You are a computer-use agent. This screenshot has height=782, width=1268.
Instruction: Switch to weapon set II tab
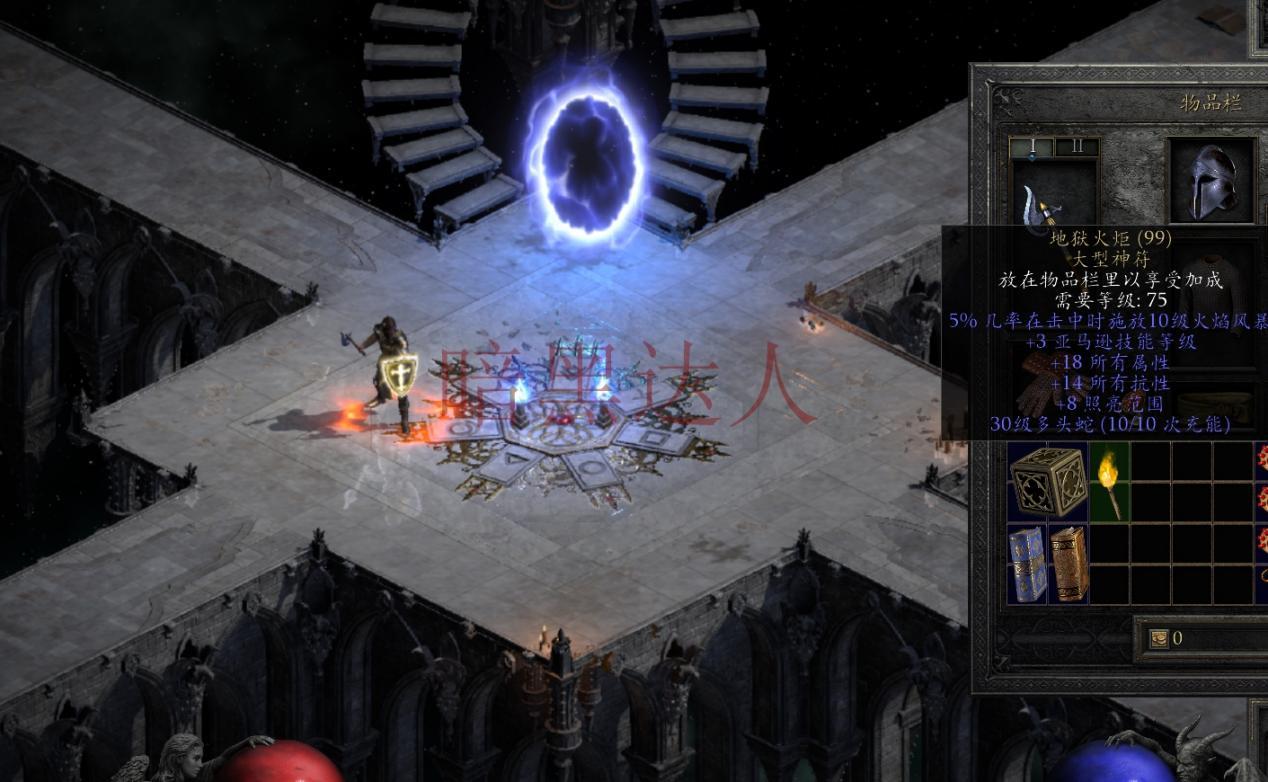coord(1076,148)
